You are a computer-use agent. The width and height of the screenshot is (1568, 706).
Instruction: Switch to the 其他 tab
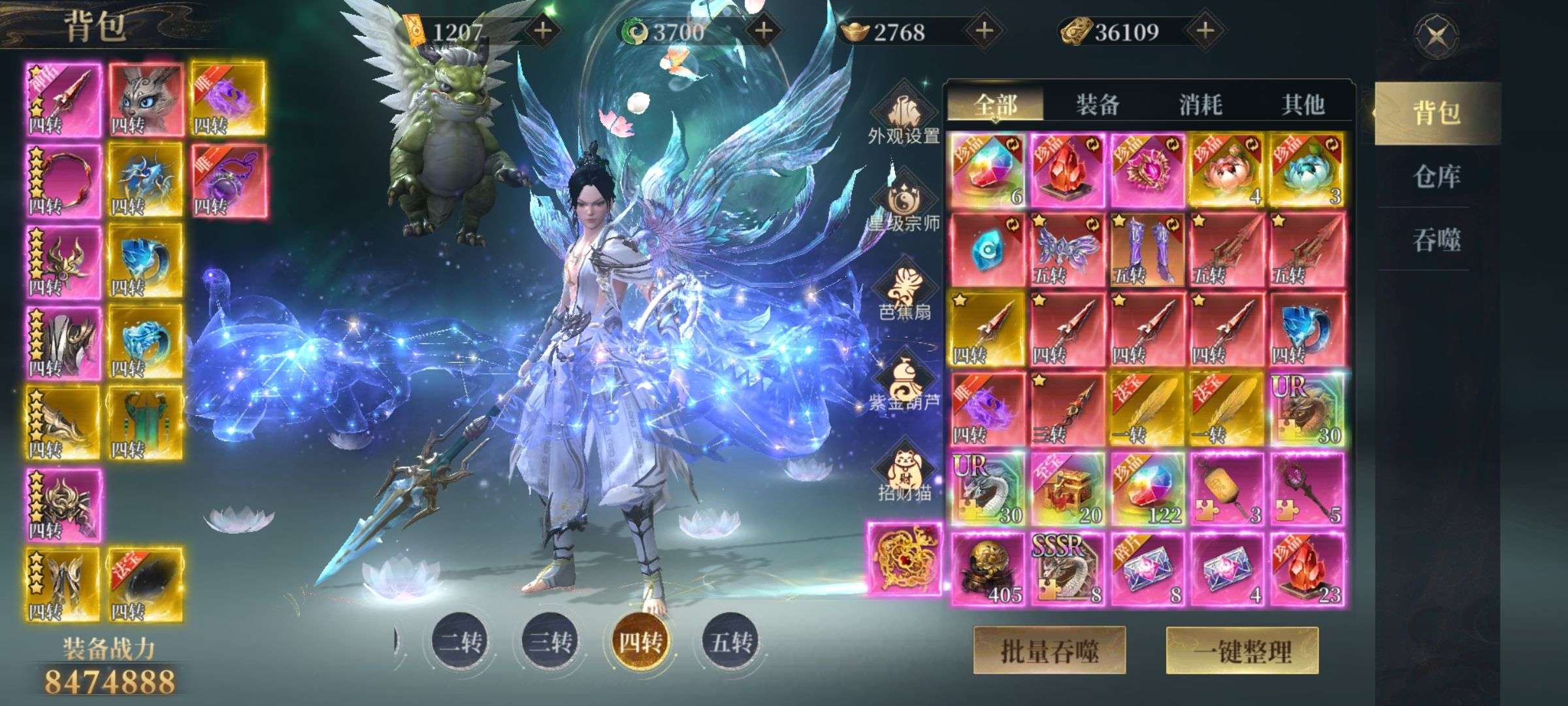pos(1303,105)
